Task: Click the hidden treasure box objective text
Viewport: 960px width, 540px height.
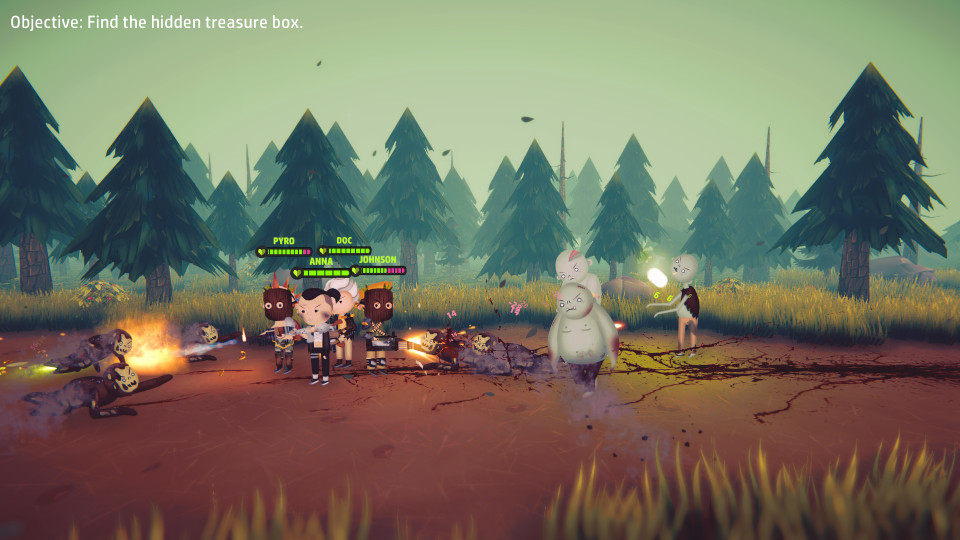Action: [x=157, y=22]
